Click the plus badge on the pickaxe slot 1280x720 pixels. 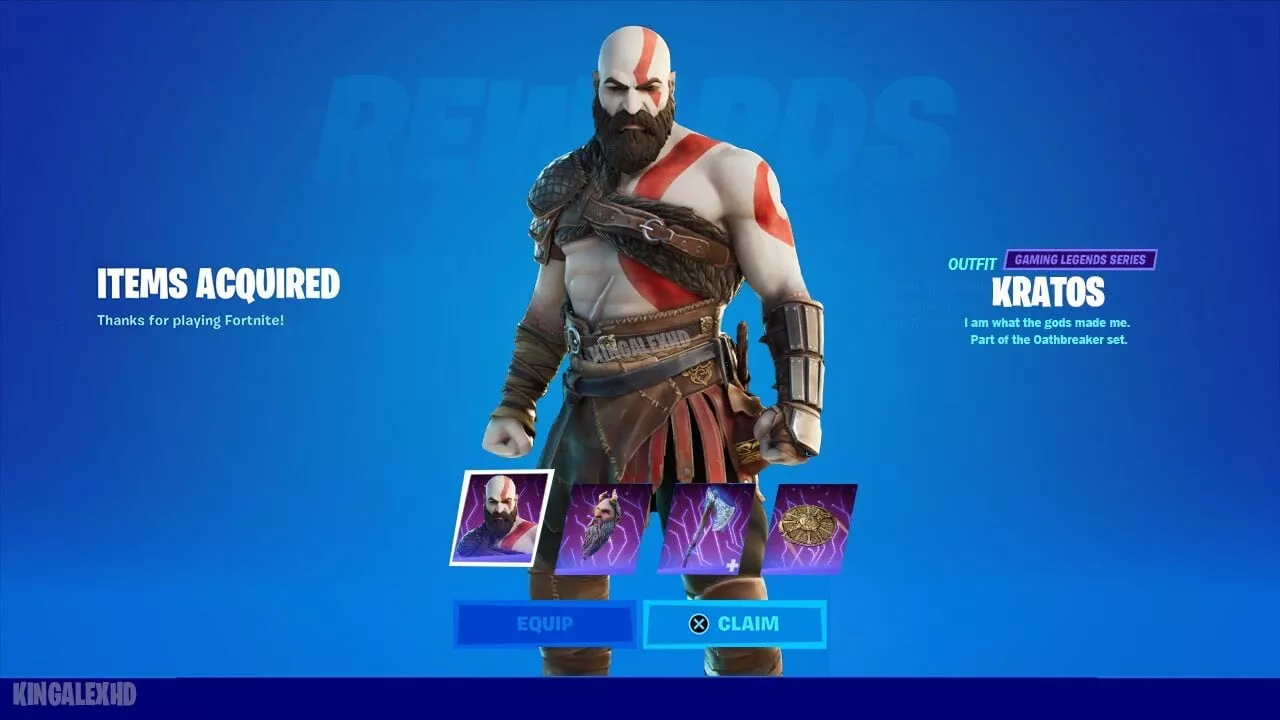pos(734,565)
